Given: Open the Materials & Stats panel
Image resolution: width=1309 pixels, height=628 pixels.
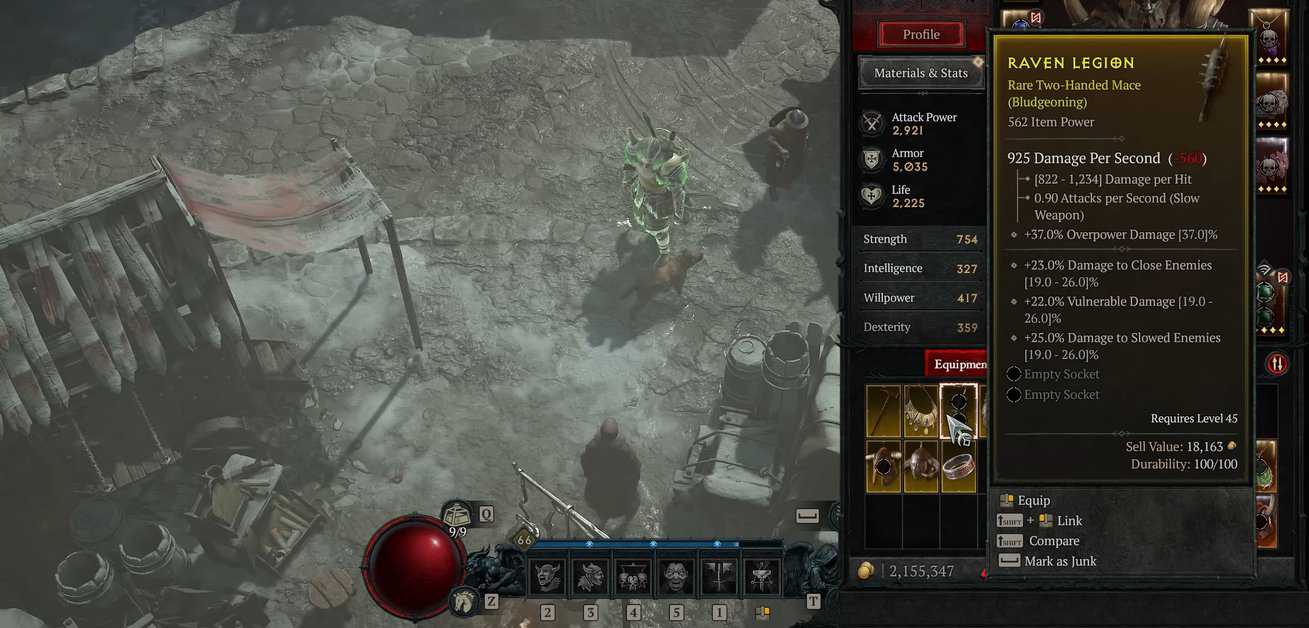Looking at the screenshot, I should 920,73.
